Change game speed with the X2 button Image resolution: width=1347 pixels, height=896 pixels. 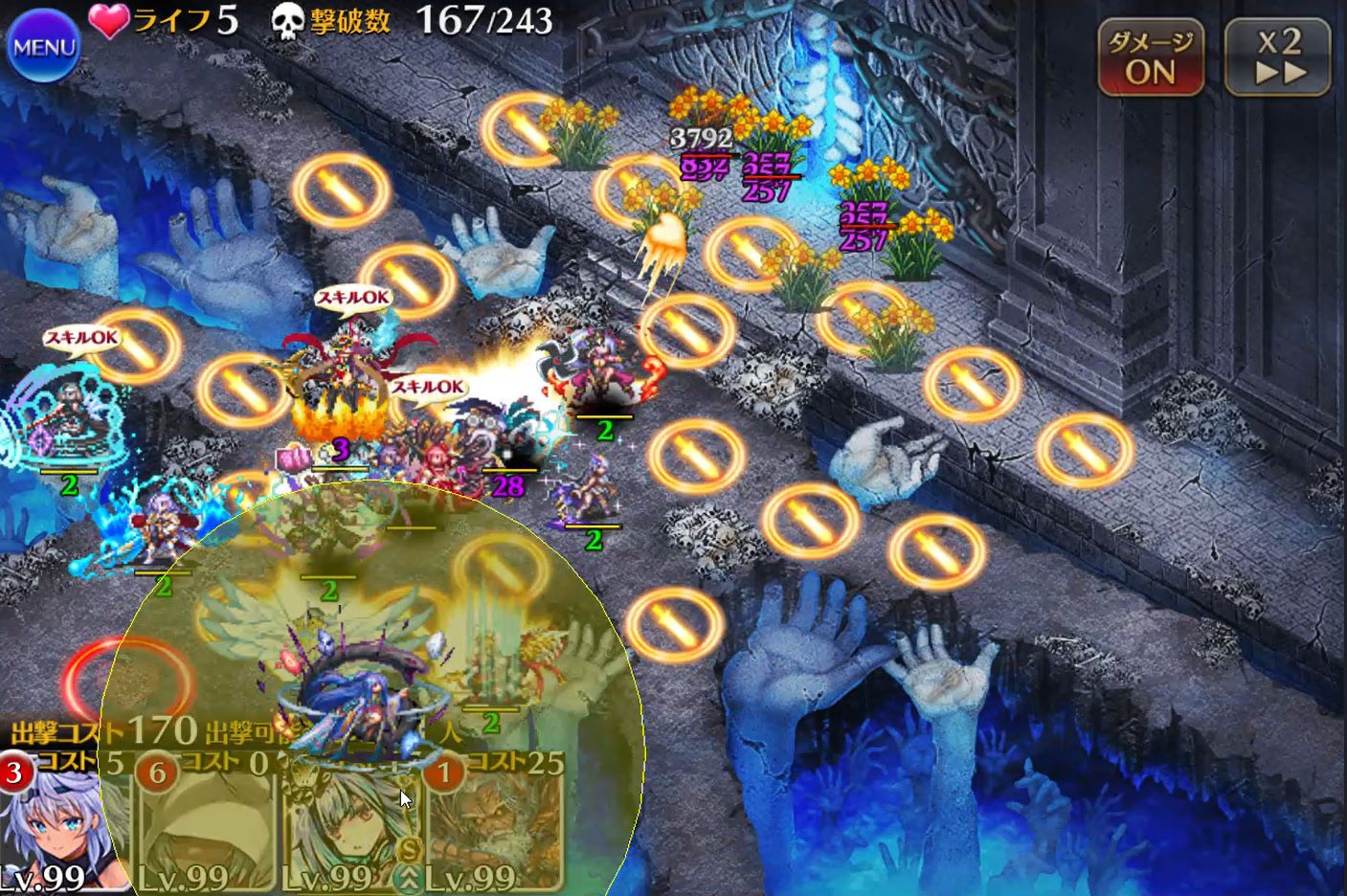(x=1279, y=58)
